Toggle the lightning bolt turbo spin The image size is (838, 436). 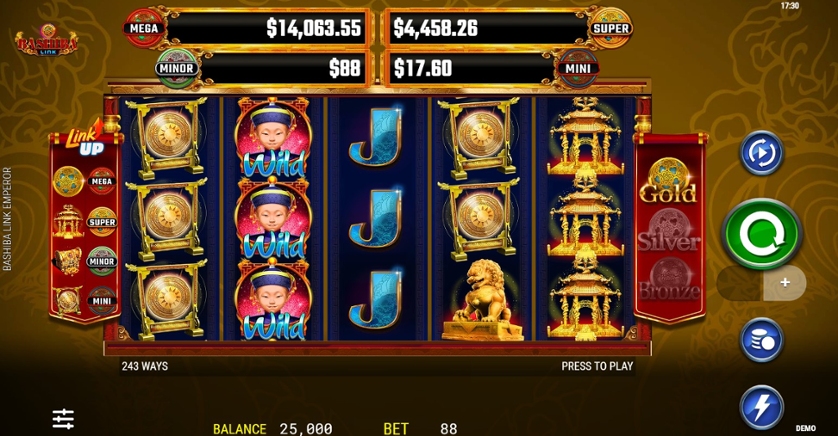tap(761, 407)
